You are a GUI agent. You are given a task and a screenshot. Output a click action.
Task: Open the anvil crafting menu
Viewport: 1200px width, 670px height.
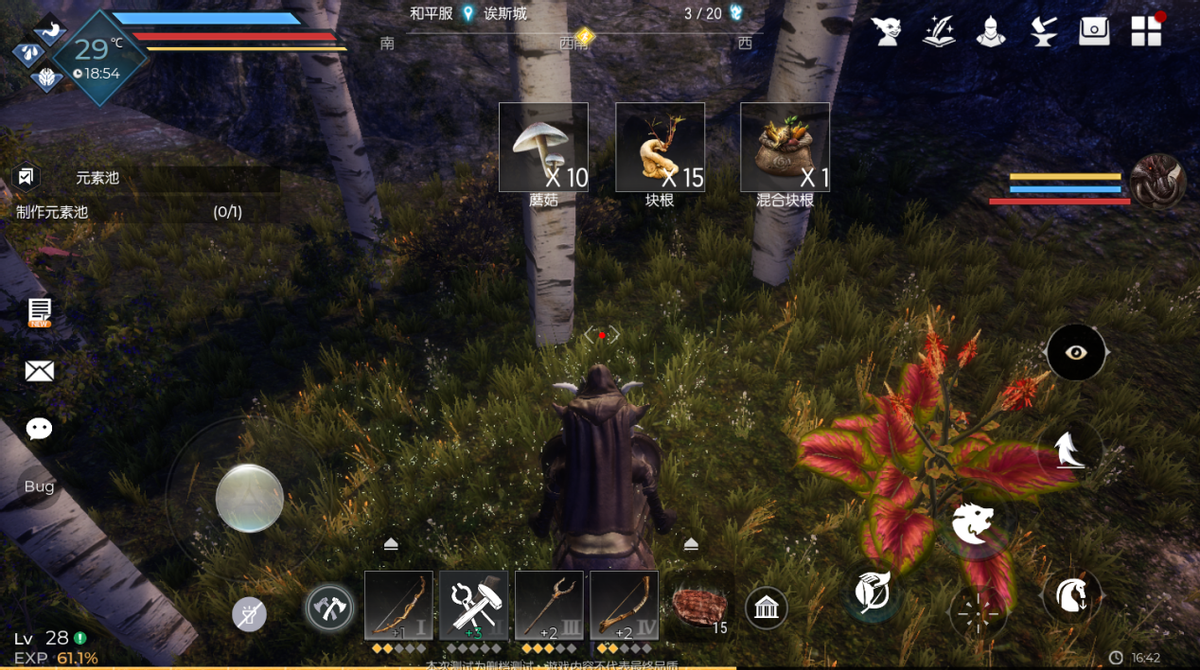1043,31
